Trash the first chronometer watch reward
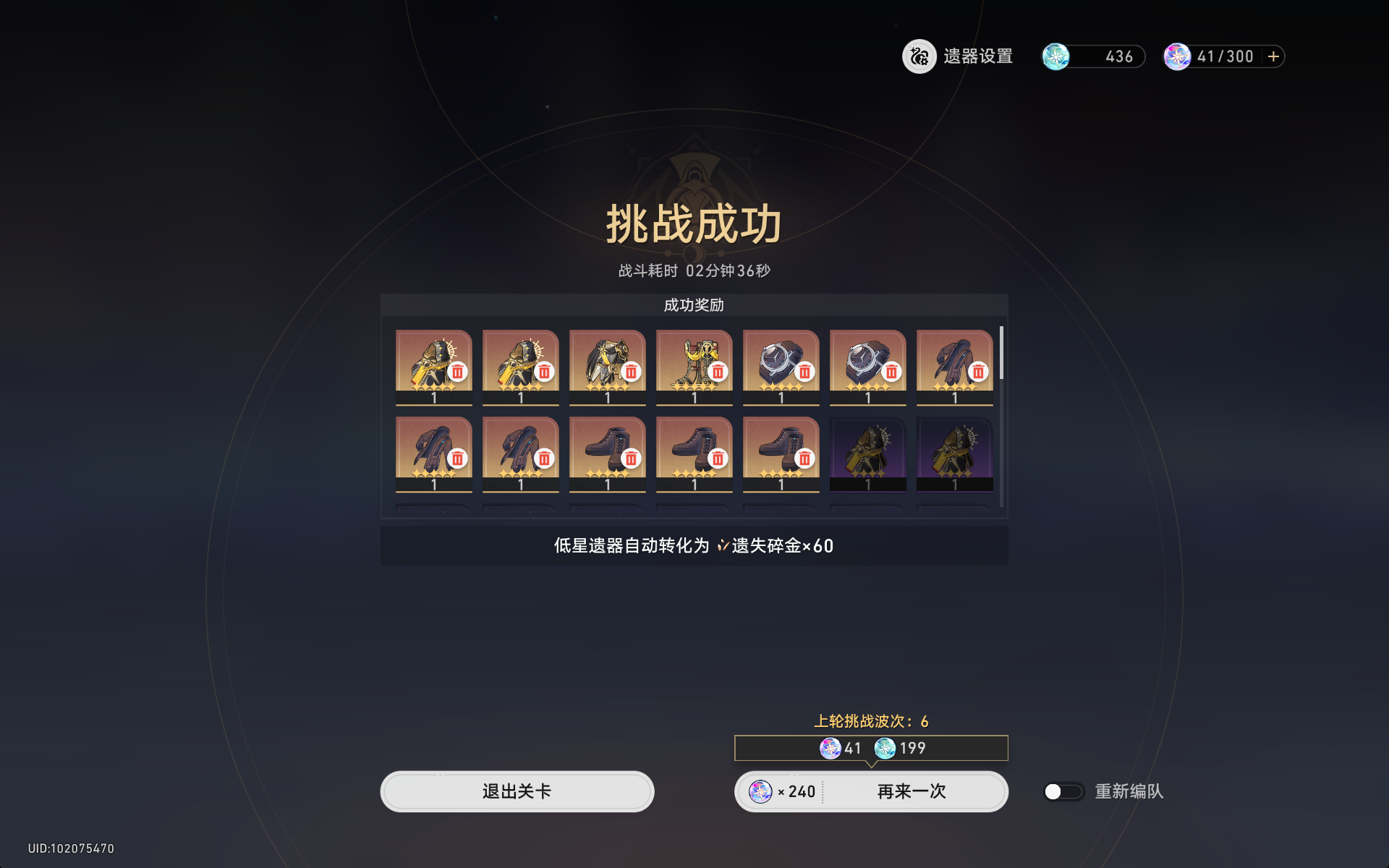Viewport: 1389px width, 868px height. 804,373
